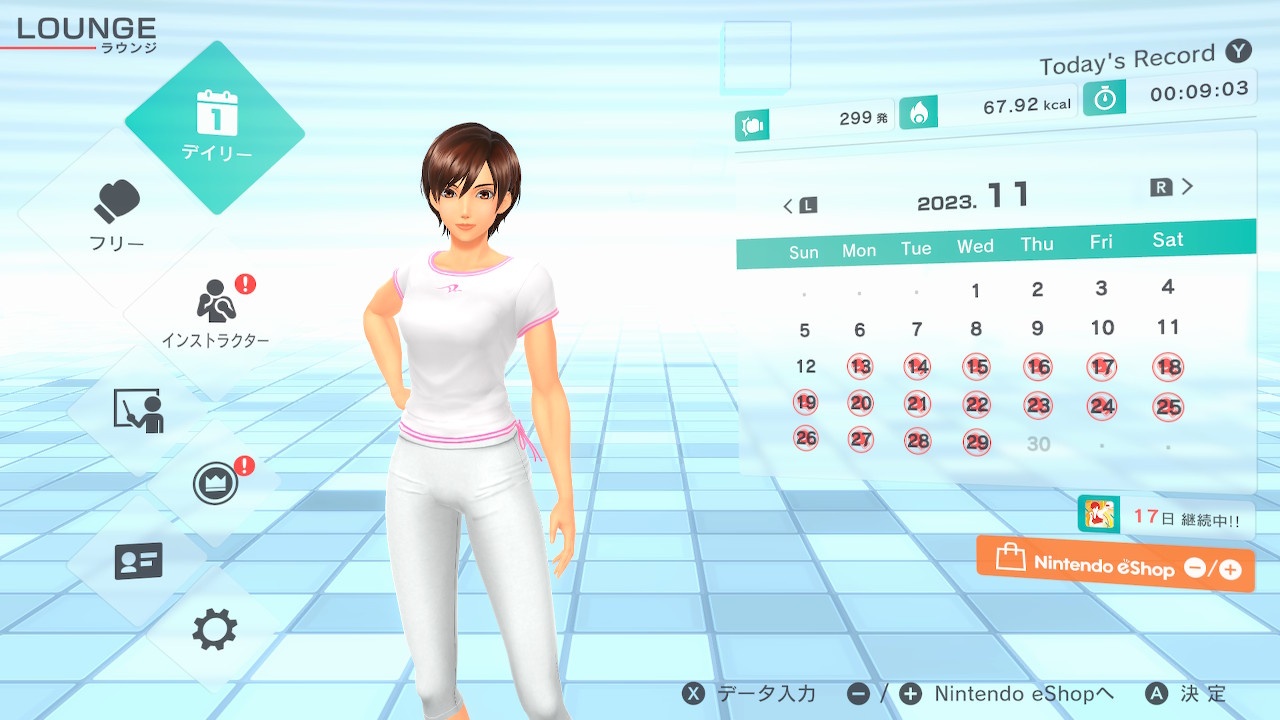Open the crown achievements menu
Image resolution: width=1280 pixels, height=720 pixels.
(215, 485)
